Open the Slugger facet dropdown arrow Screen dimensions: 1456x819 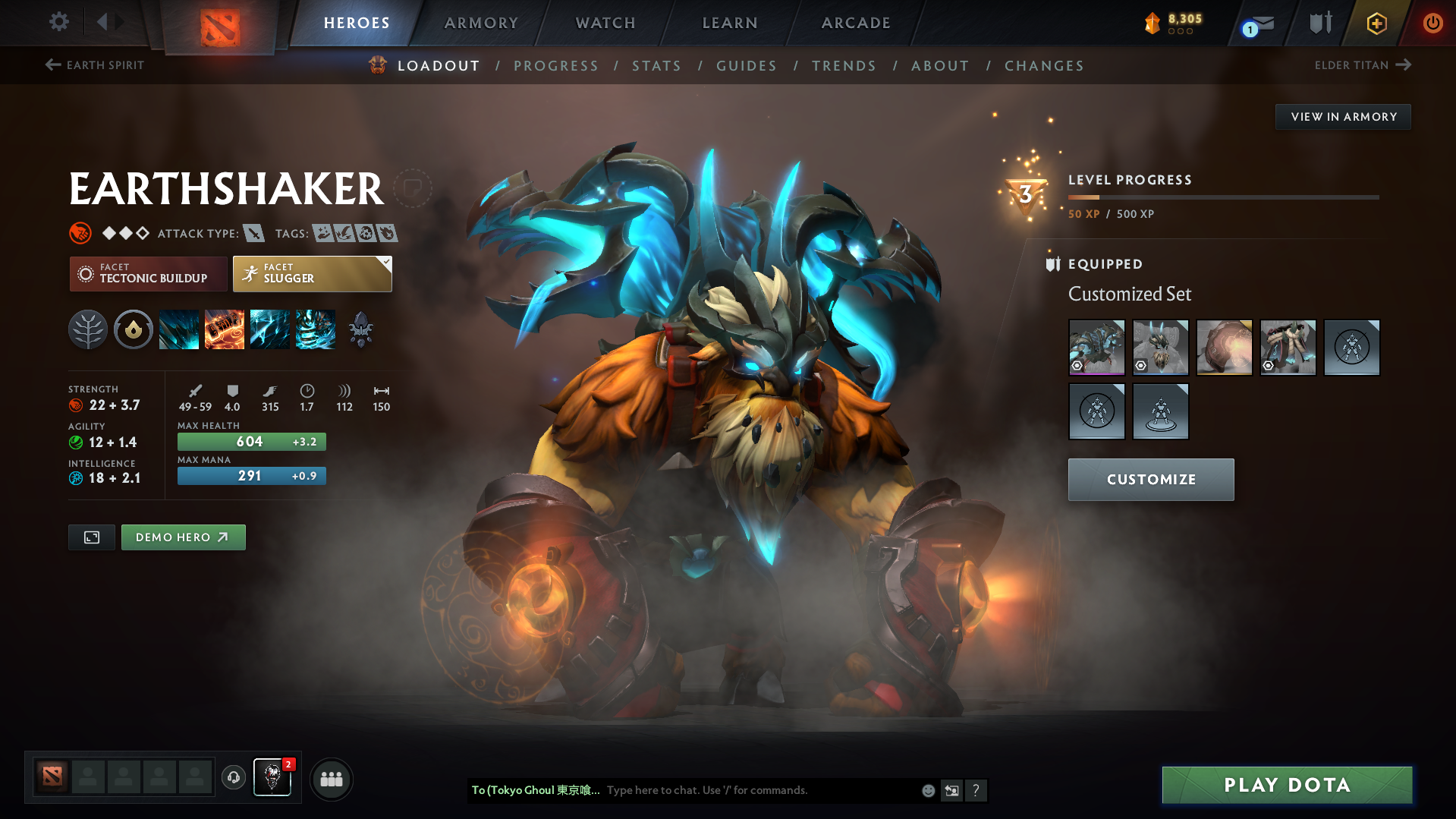387,263
